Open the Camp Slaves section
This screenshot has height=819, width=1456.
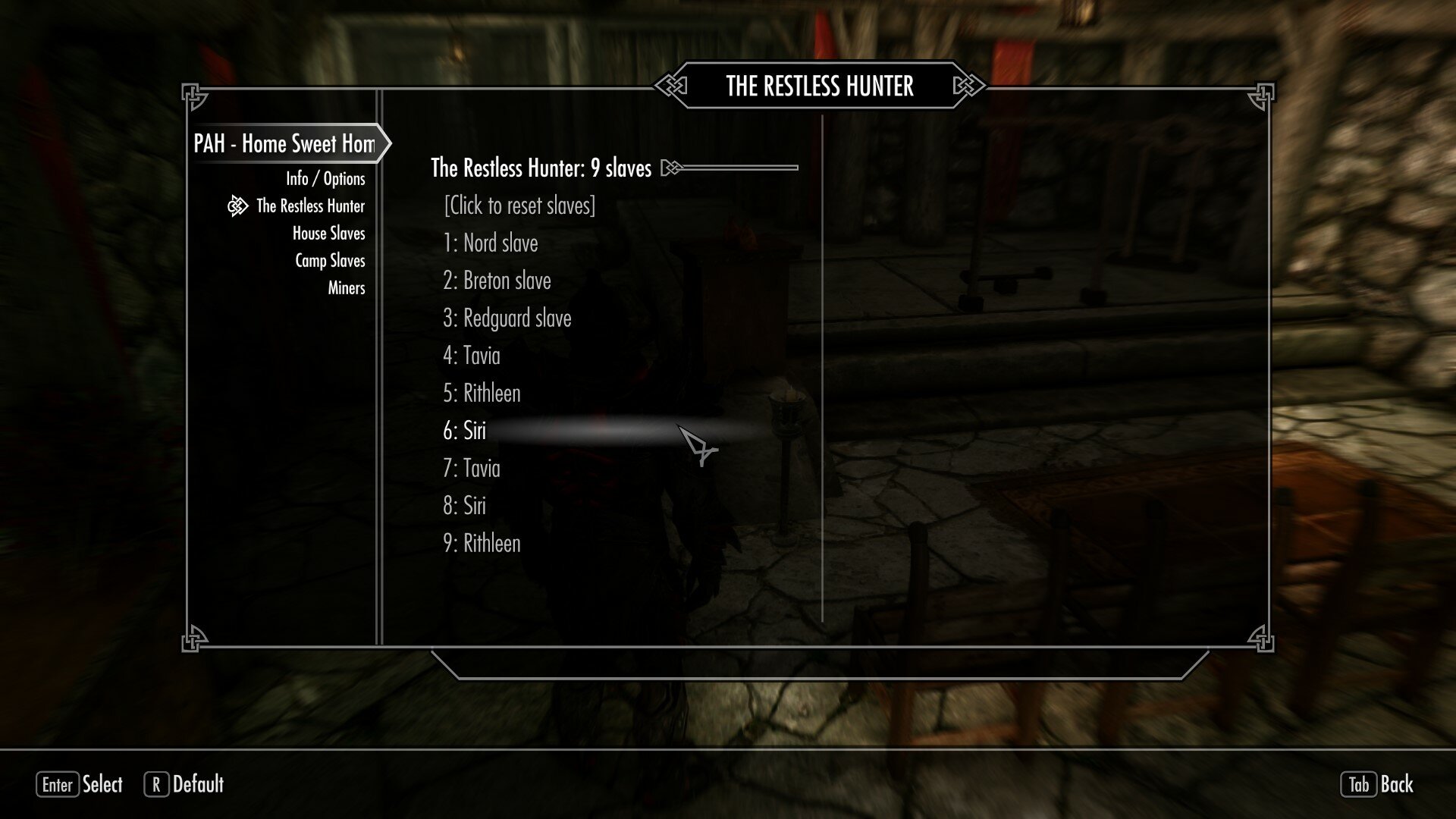click(x=330, y=260)
